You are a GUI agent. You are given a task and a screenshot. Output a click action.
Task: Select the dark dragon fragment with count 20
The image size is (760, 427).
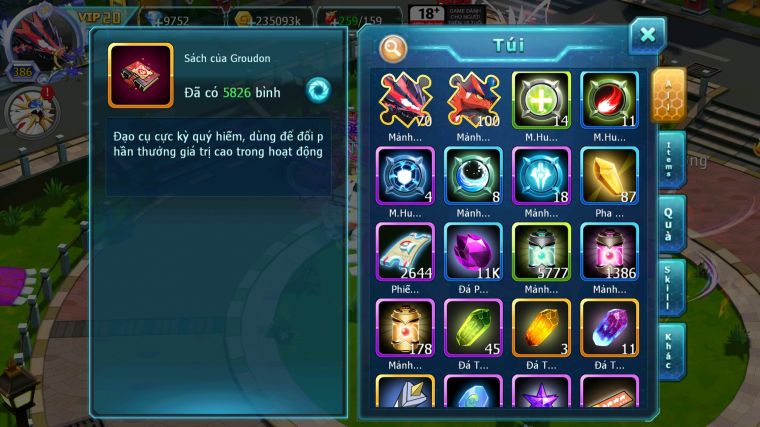pyautogui.click(x=404, y=99)
